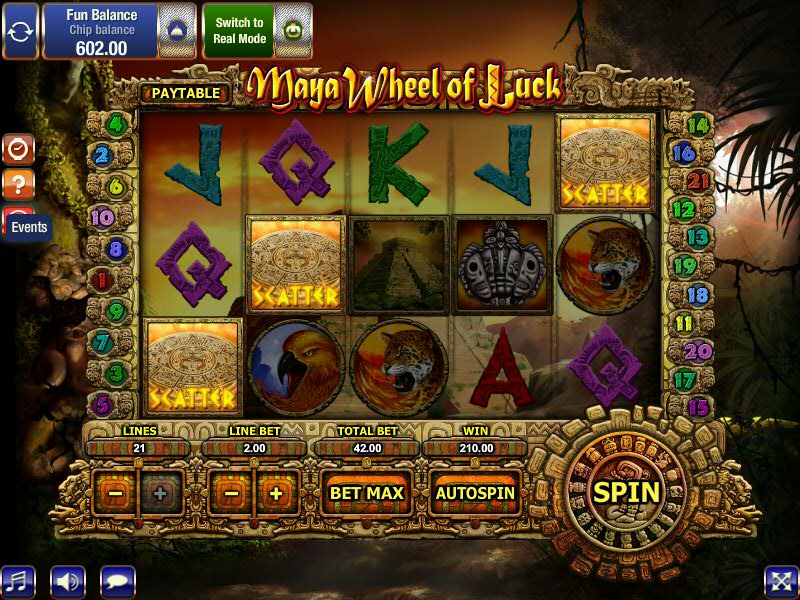This screenshot has width=800, height=600.
Task: Open the question mark help button
Action: [19, 184]
